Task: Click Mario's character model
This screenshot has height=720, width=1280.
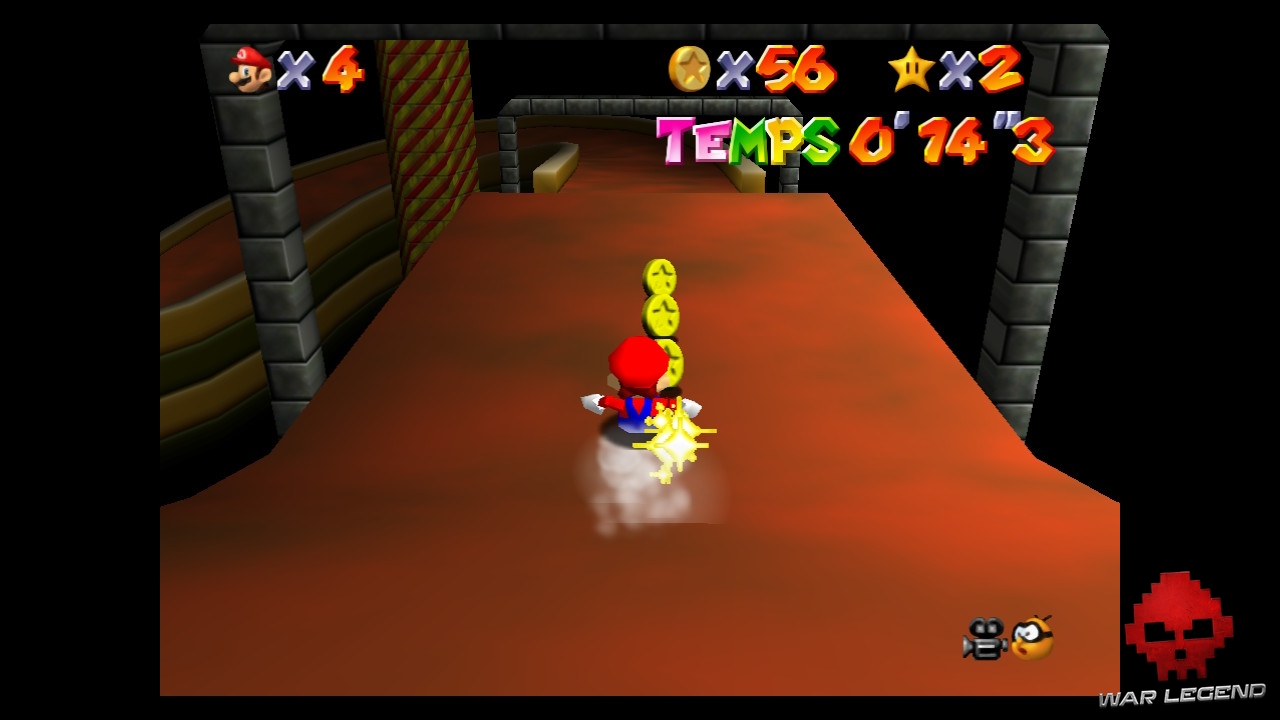Action: pos(640,390)
